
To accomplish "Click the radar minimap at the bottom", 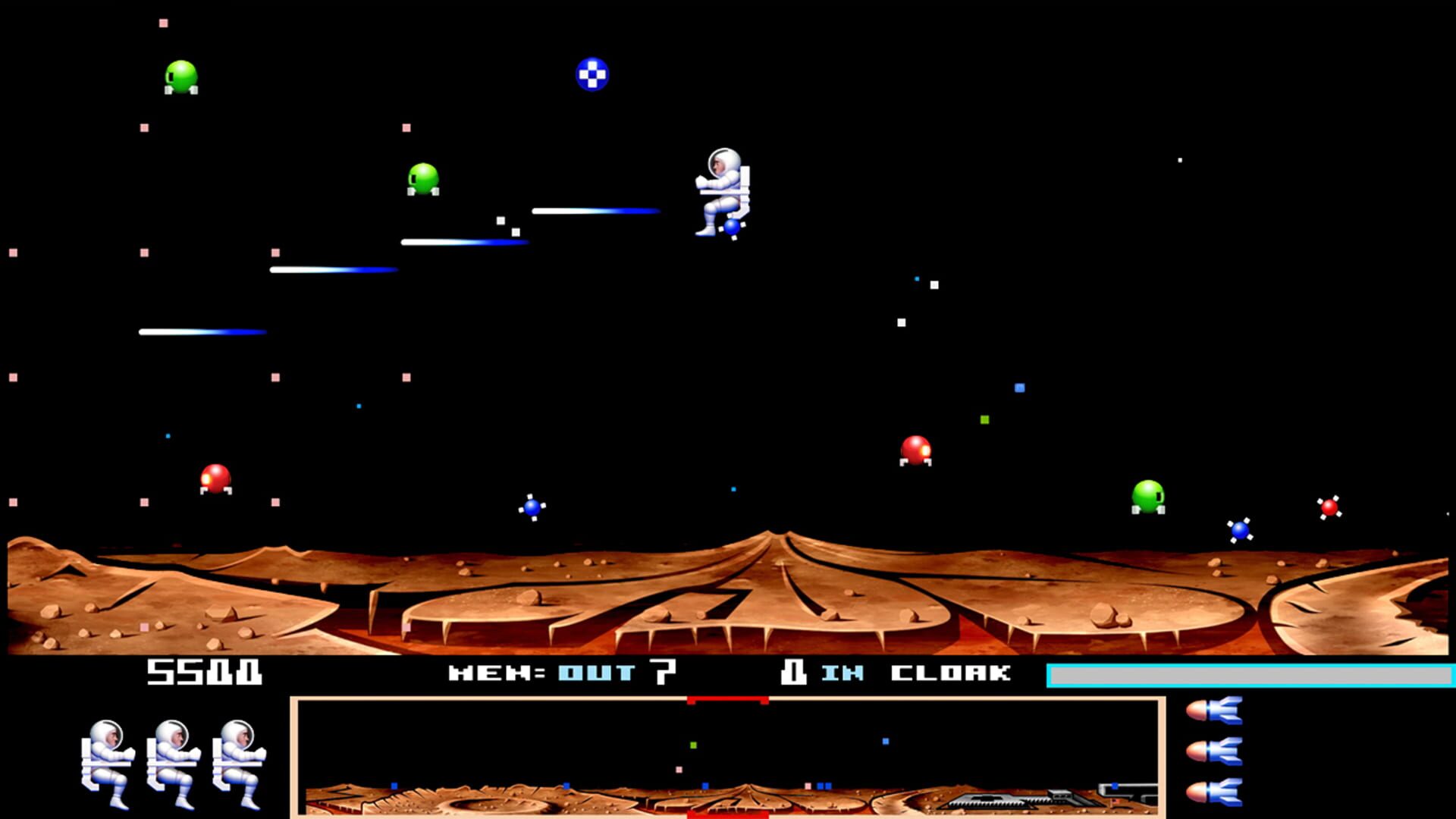I will pyautogui.click(x=728, y=758).
